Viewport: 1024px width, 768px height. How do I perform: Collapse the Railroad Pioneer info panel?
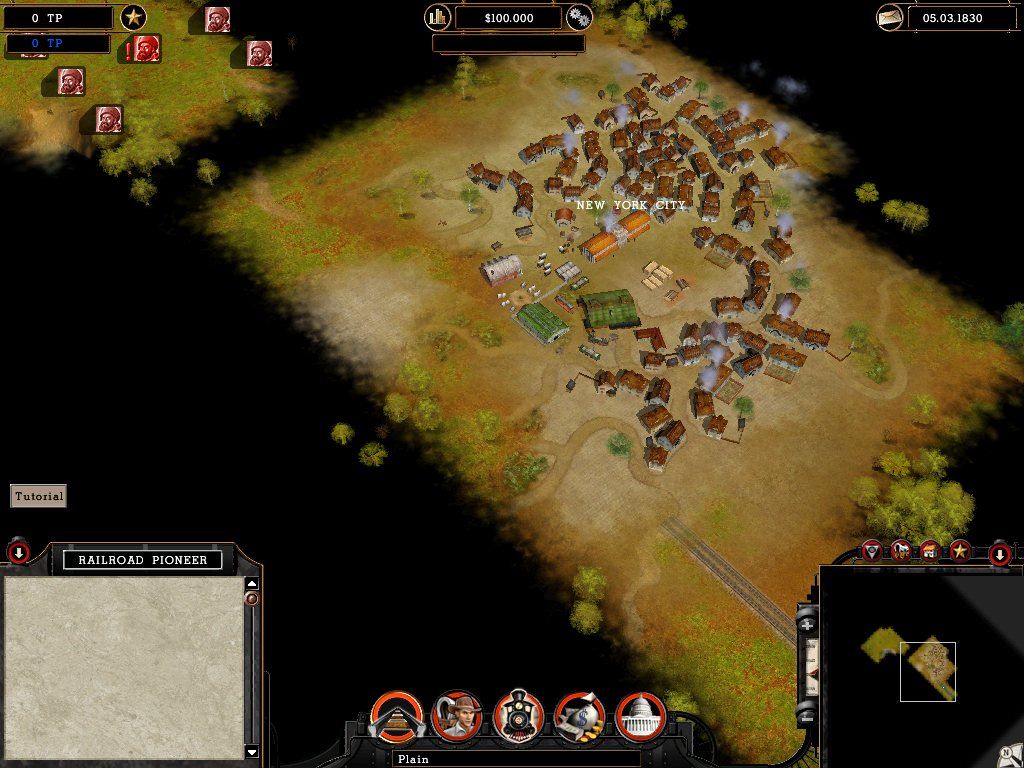click(x=18, y=552)
